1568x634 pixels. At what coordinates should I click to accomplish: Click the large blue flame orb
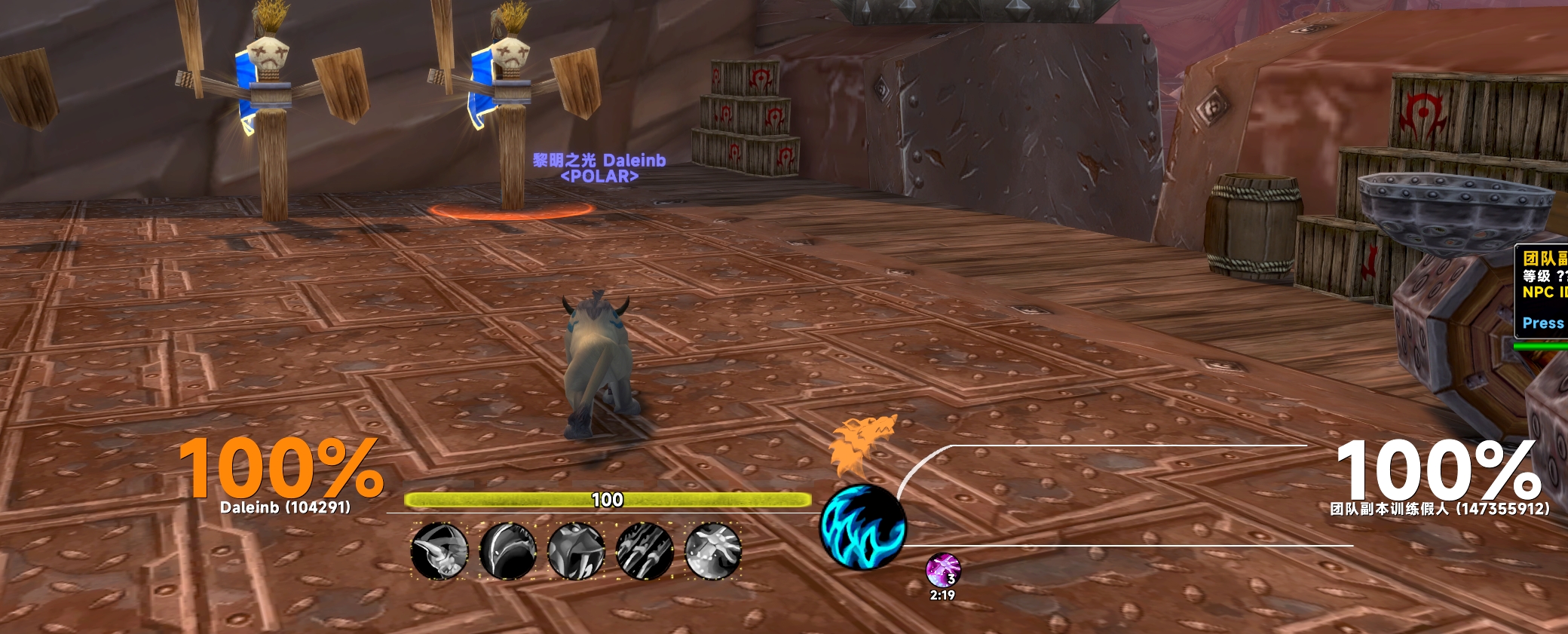click(862, 526)
